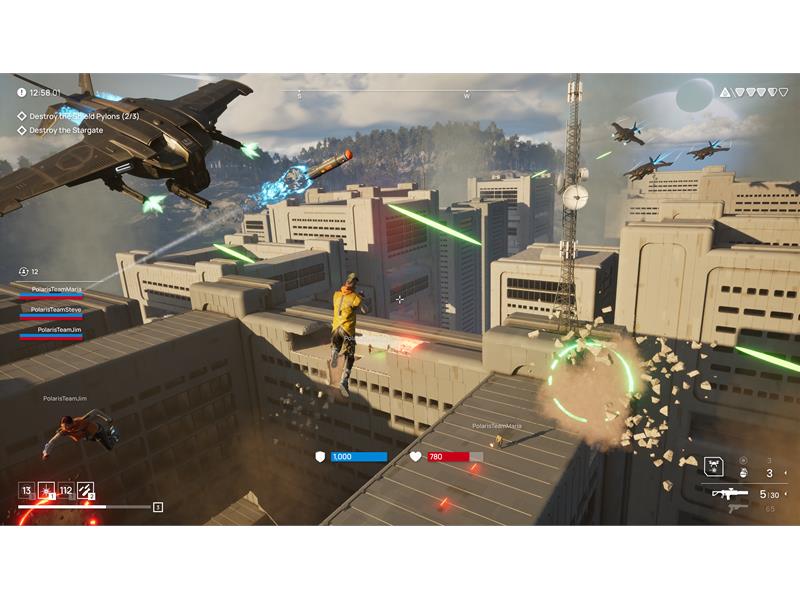Select teammate PolarisTeamSteve in squad list
This screenshot has width=800, height=600.
[x=56, y=309]
